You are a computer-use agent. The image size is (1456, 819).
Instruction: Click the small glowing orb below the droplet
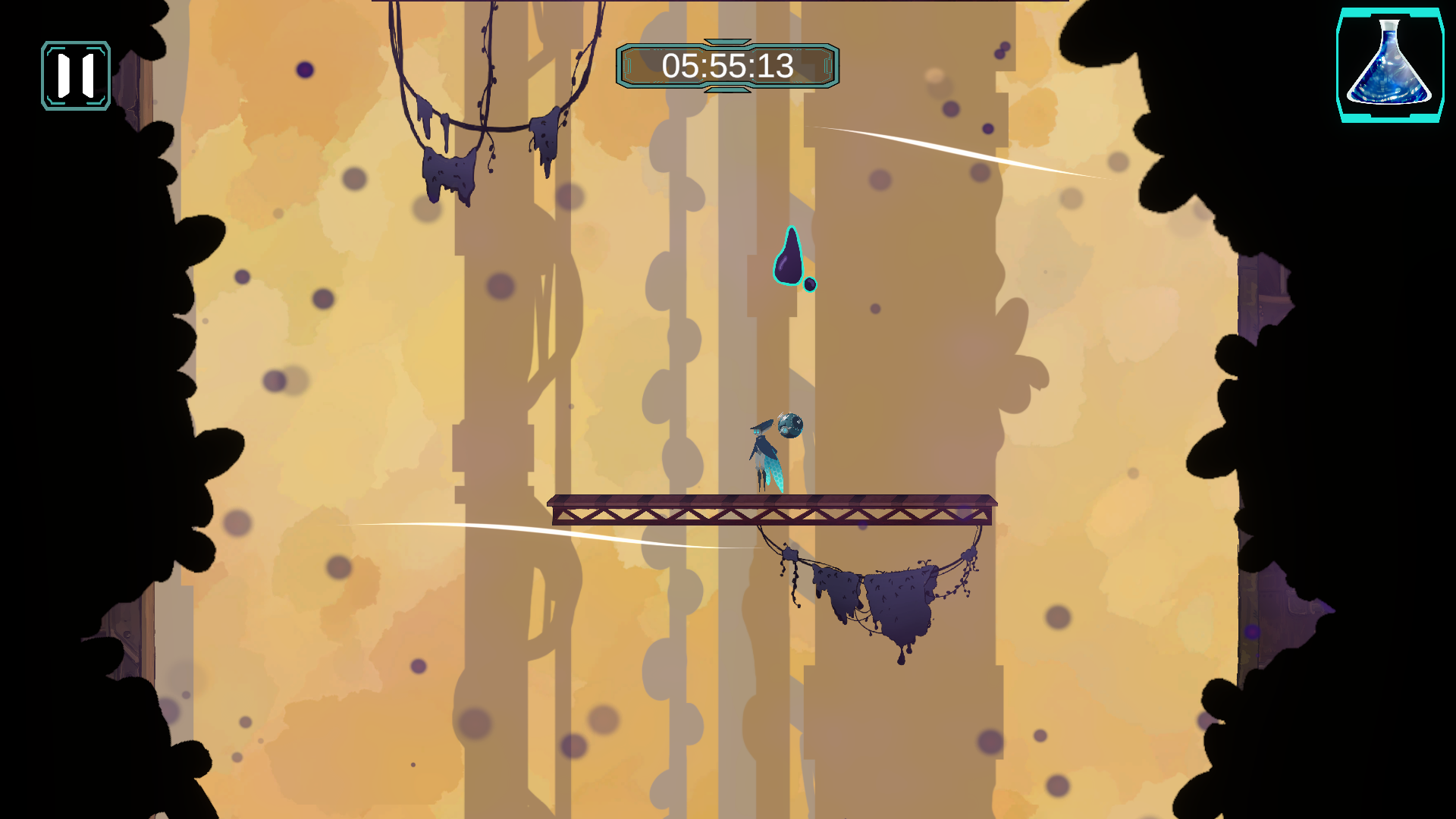(810, 286)
